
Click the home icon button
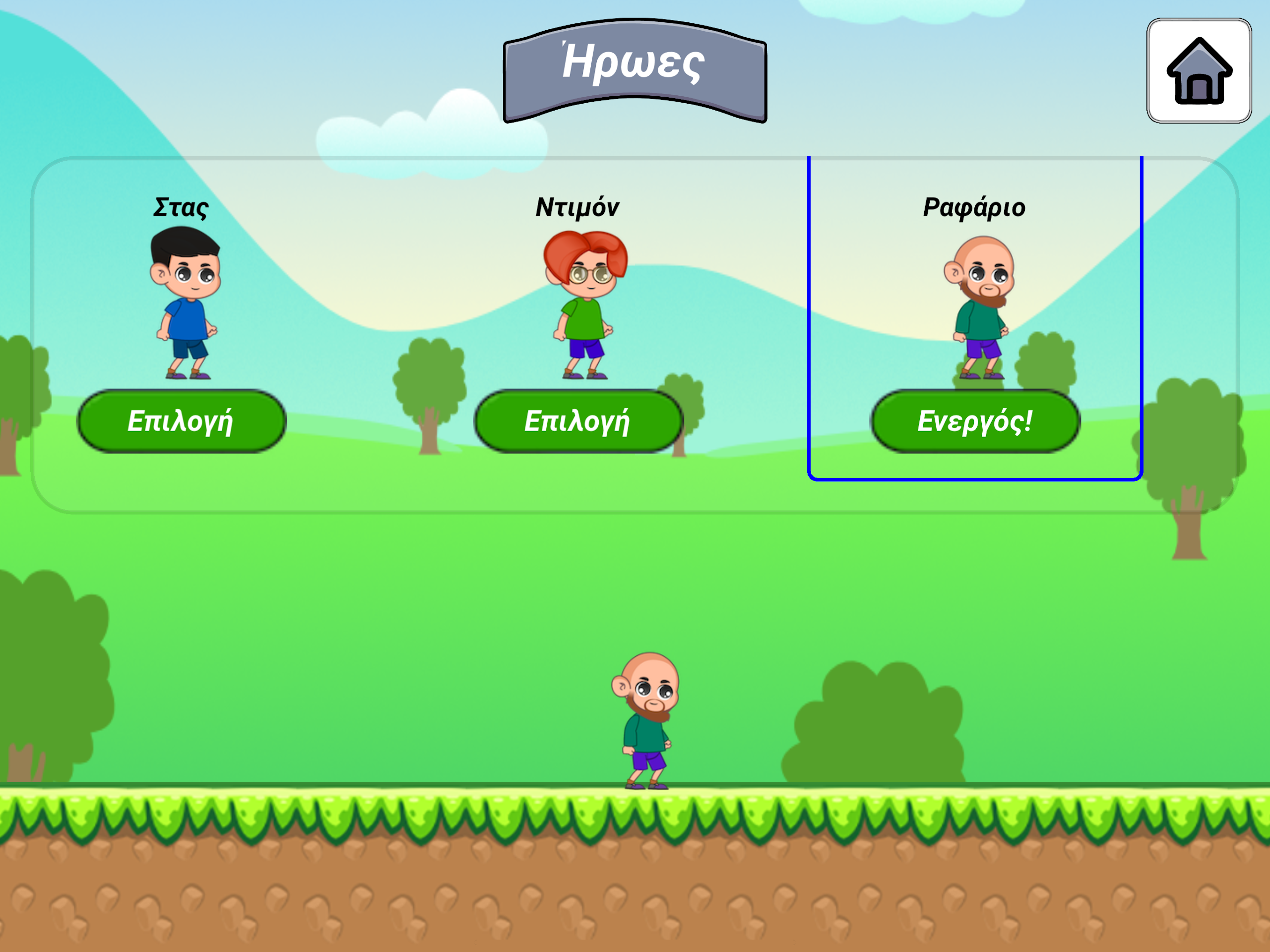1199,70
